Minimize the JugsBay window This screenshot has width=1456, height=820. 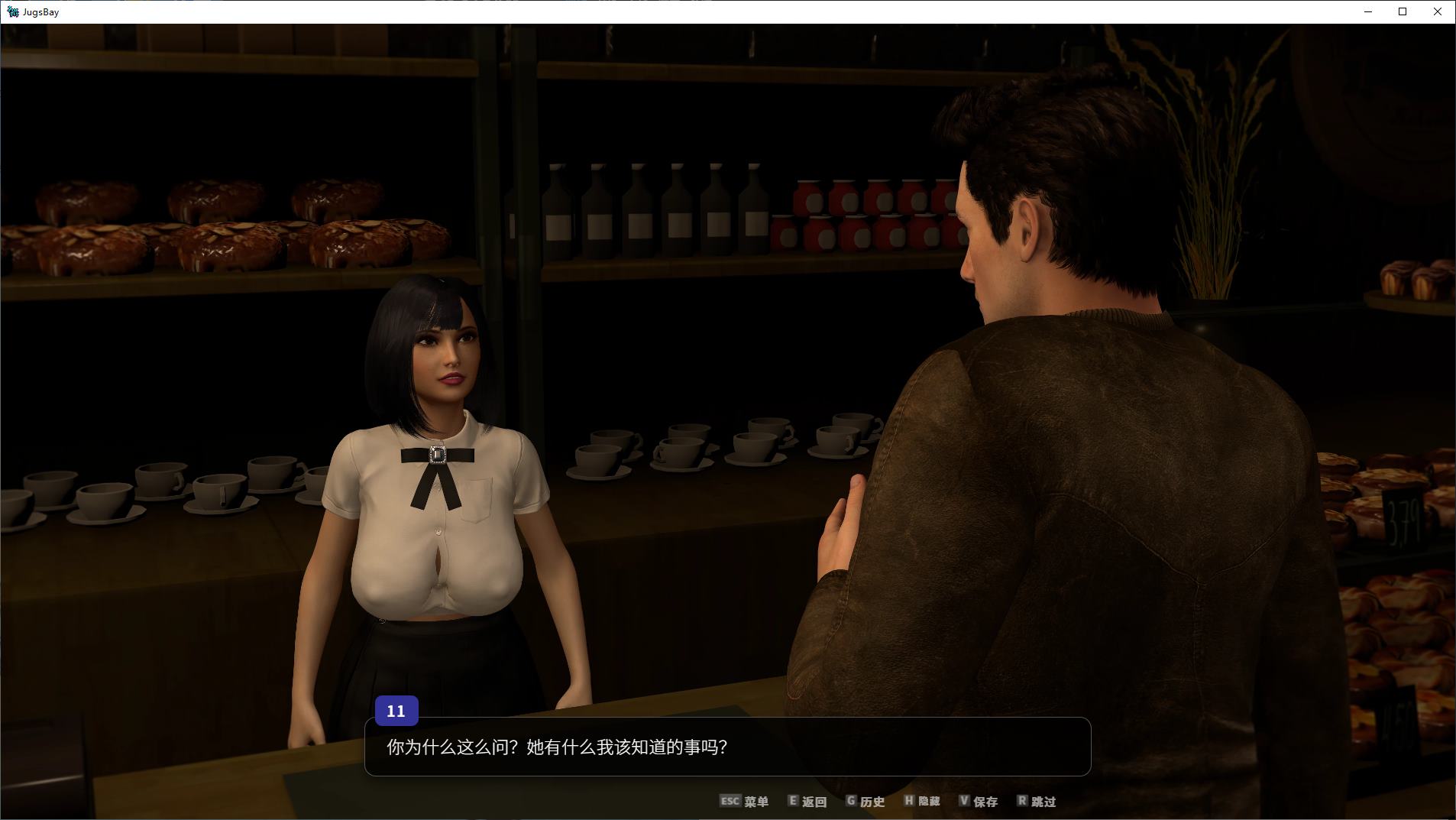1367,11
